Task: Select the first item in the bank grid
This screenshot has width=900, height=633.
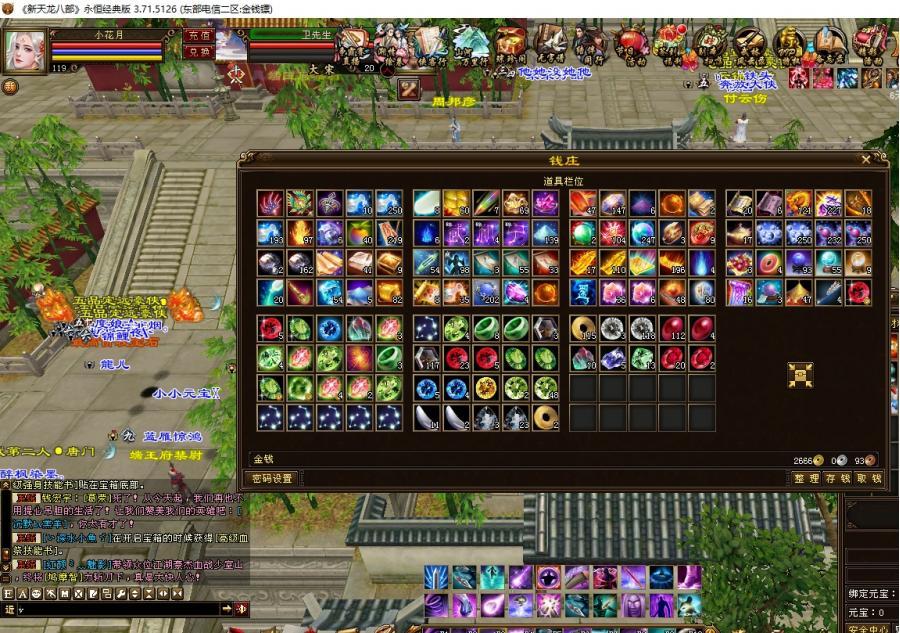Action: click(x=270, y=204)
